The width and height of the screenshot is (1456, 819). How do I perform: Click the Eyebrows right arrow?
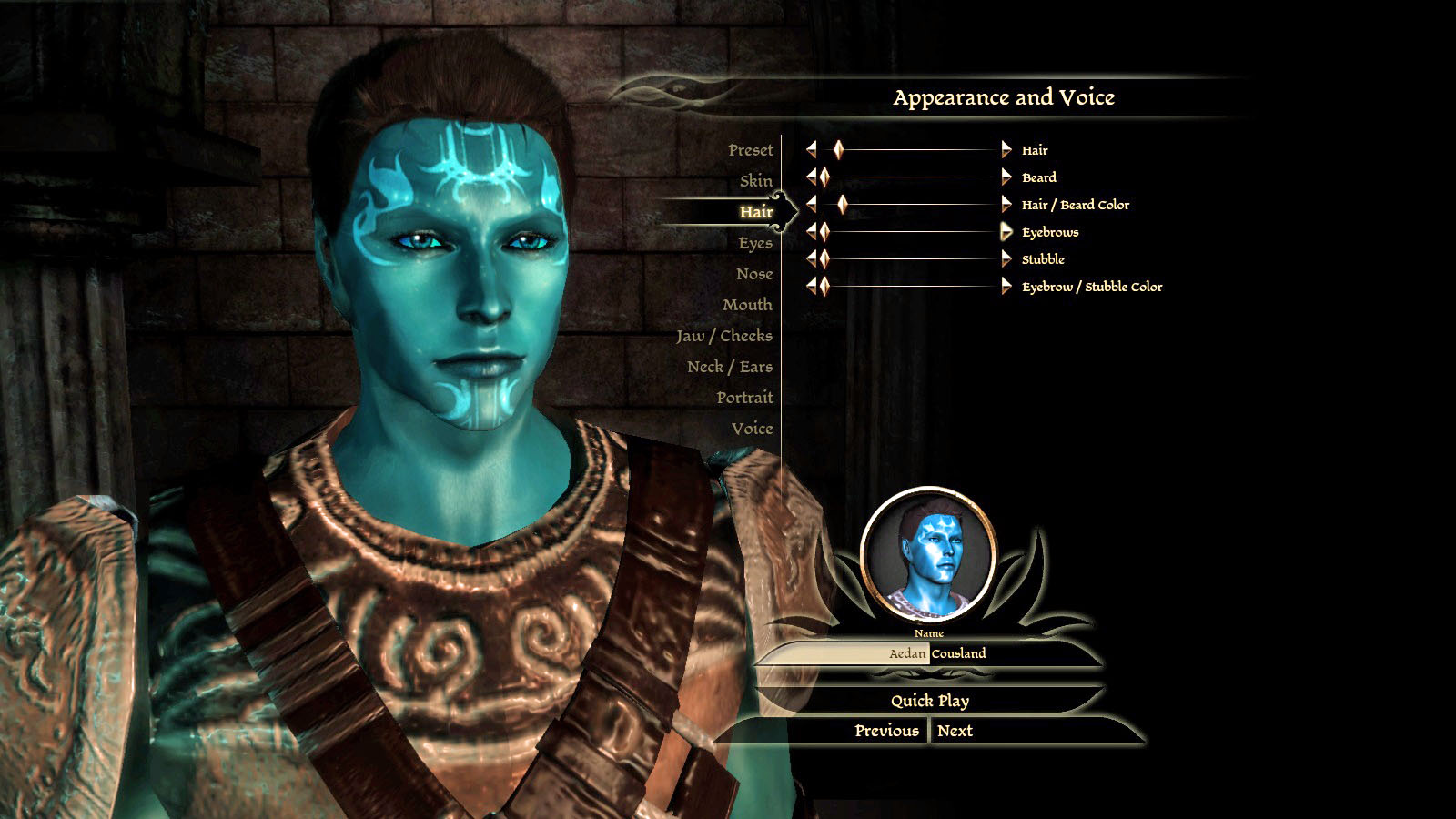point(1006,232)
